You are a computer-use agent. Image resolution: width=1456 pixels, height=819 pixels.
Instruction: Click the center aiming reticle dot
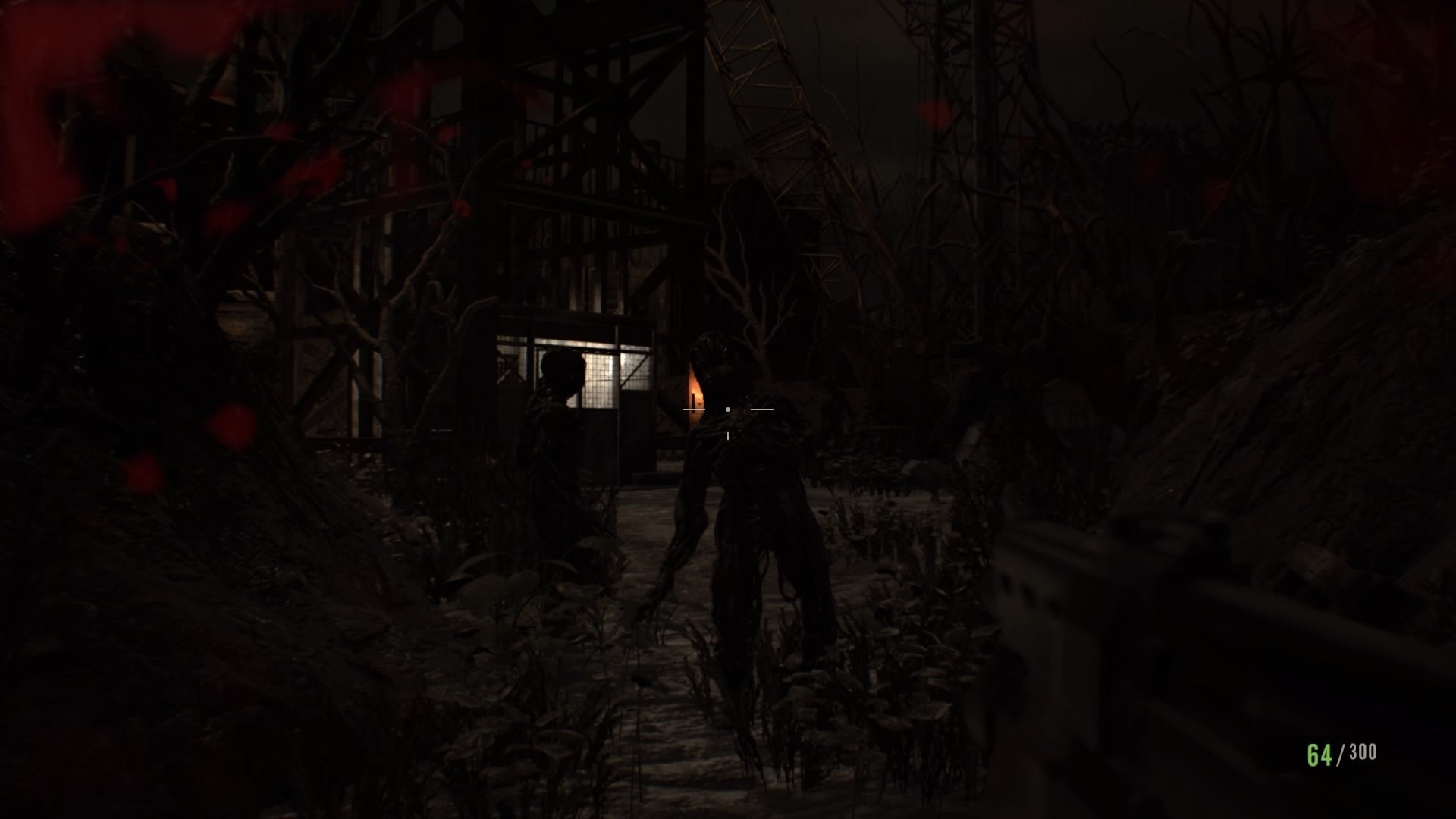pos(728,409)
